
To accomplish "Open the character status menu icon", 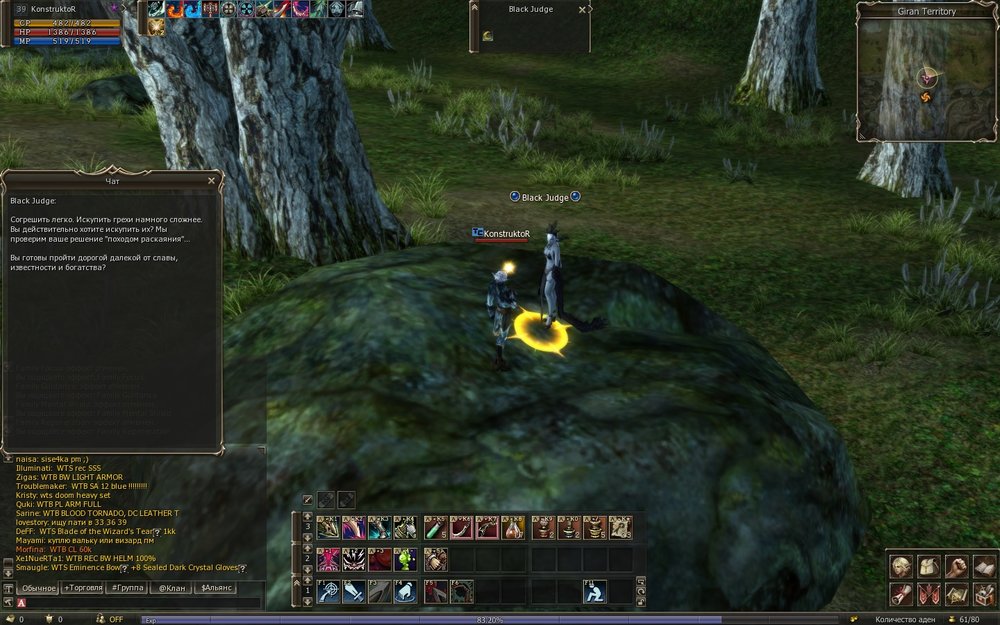I will 901,567.
